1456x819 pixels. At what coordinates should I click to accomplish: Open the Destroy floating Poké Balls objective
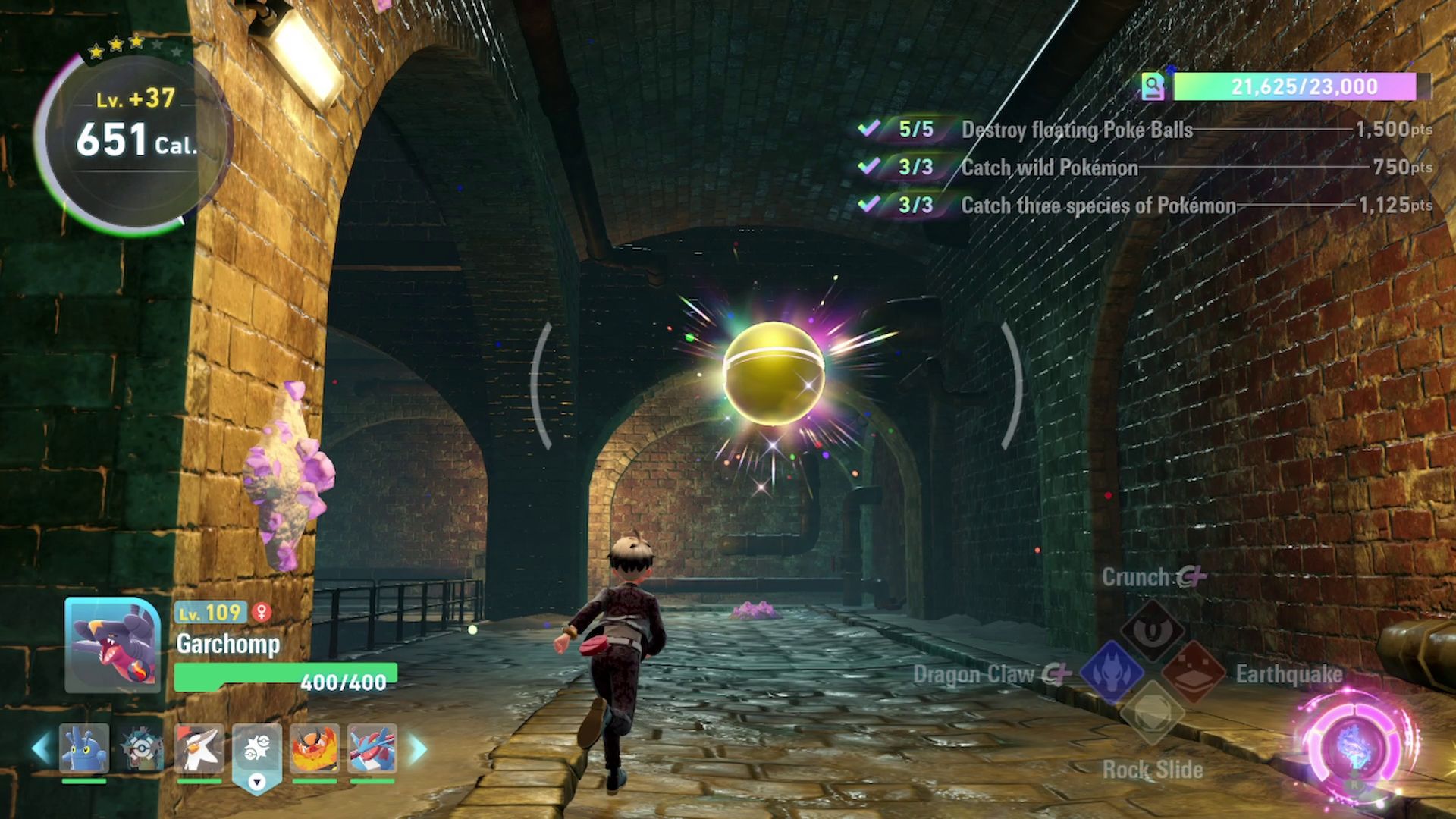pos(1077,130)
